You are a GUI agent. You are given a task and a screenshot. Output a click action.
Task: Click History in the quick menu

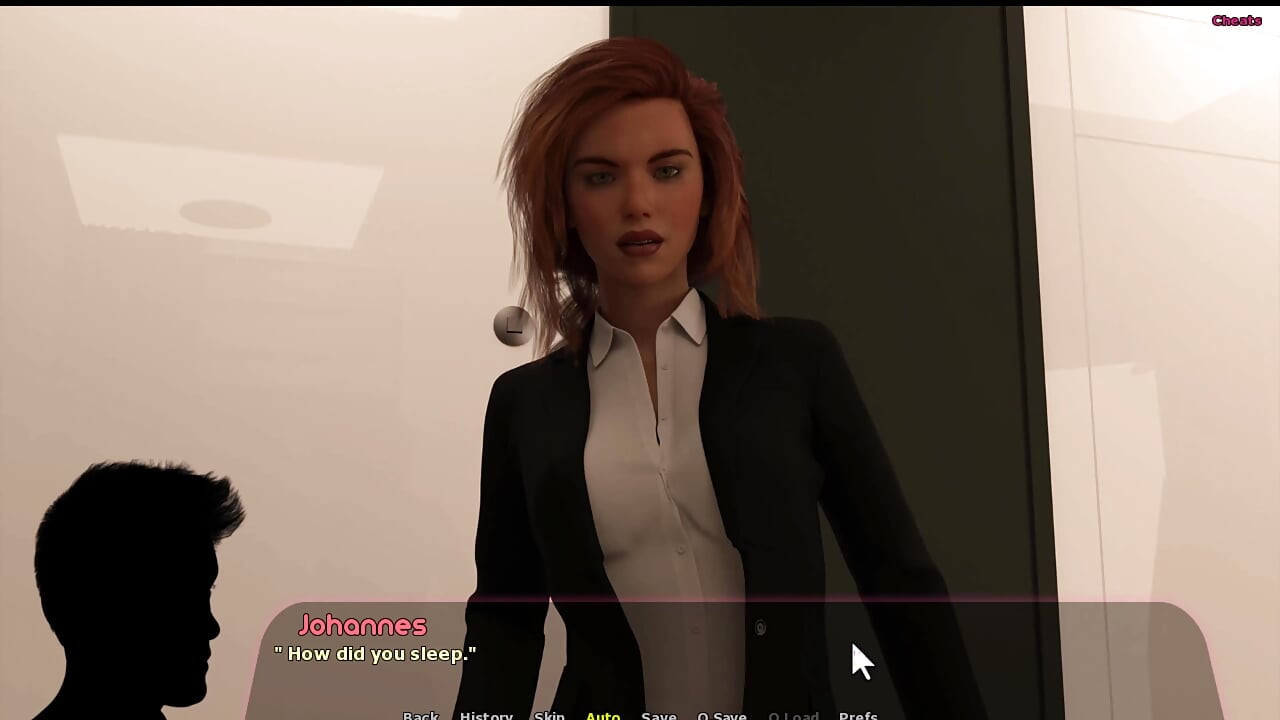tap(486, 715)
